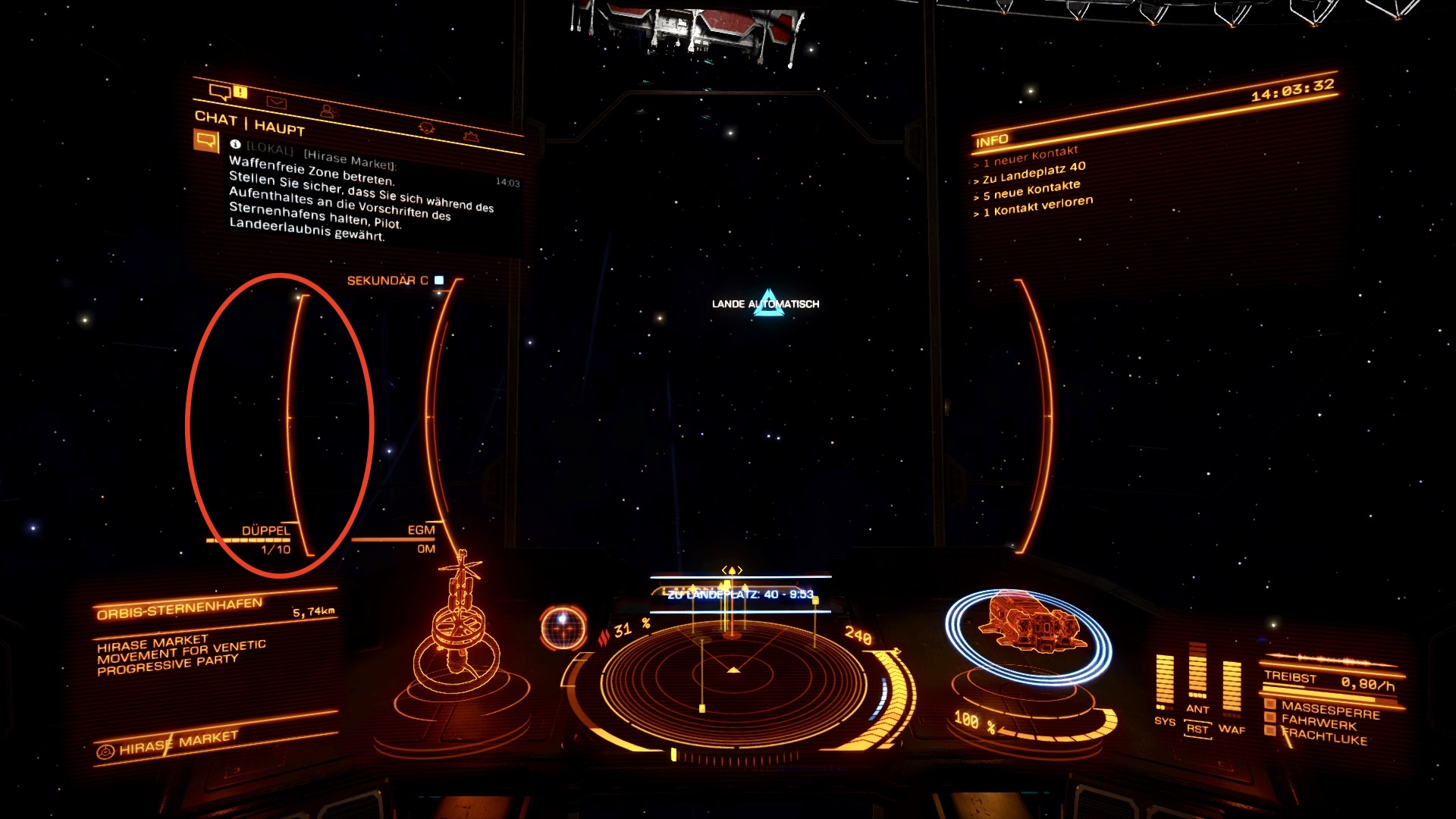This screenshot has width=1456, height=819.
Task: Click the round compass navigation indicator
Action: (563, 627)
